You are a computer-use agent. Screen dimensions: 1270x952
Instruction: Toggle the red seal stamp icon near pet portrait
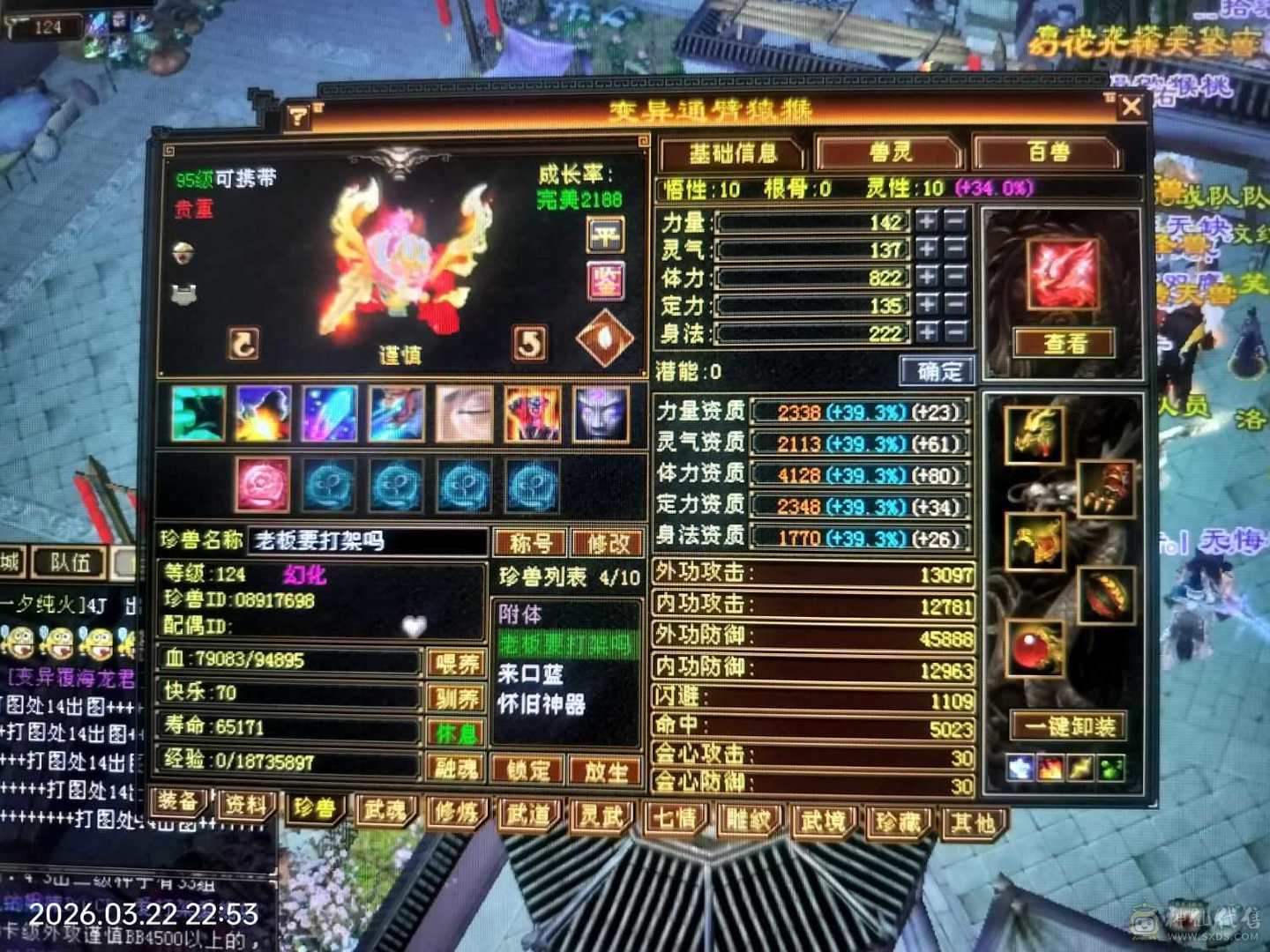click(x=603, y=282)
